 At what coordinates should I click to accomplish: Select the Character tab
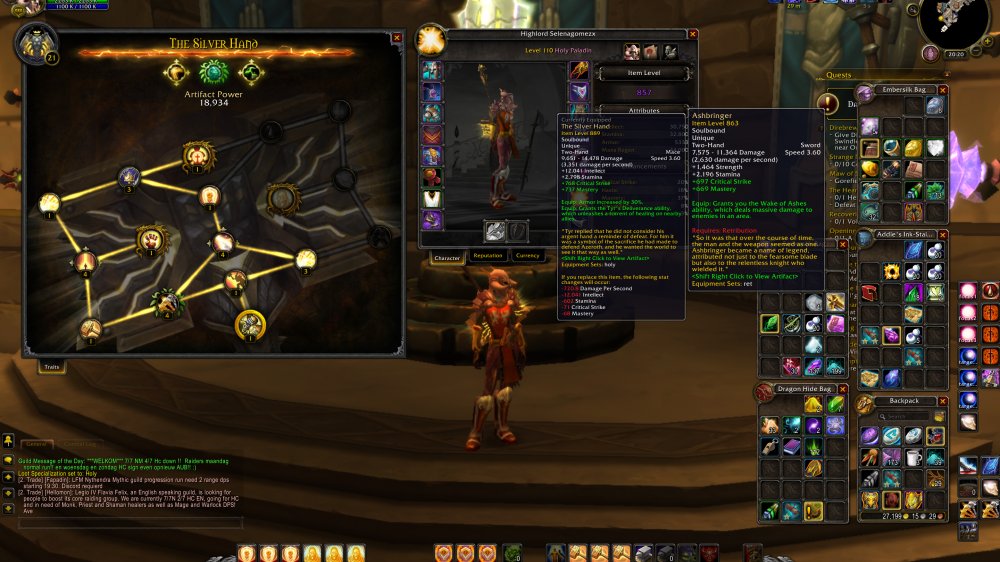(446, 256)
